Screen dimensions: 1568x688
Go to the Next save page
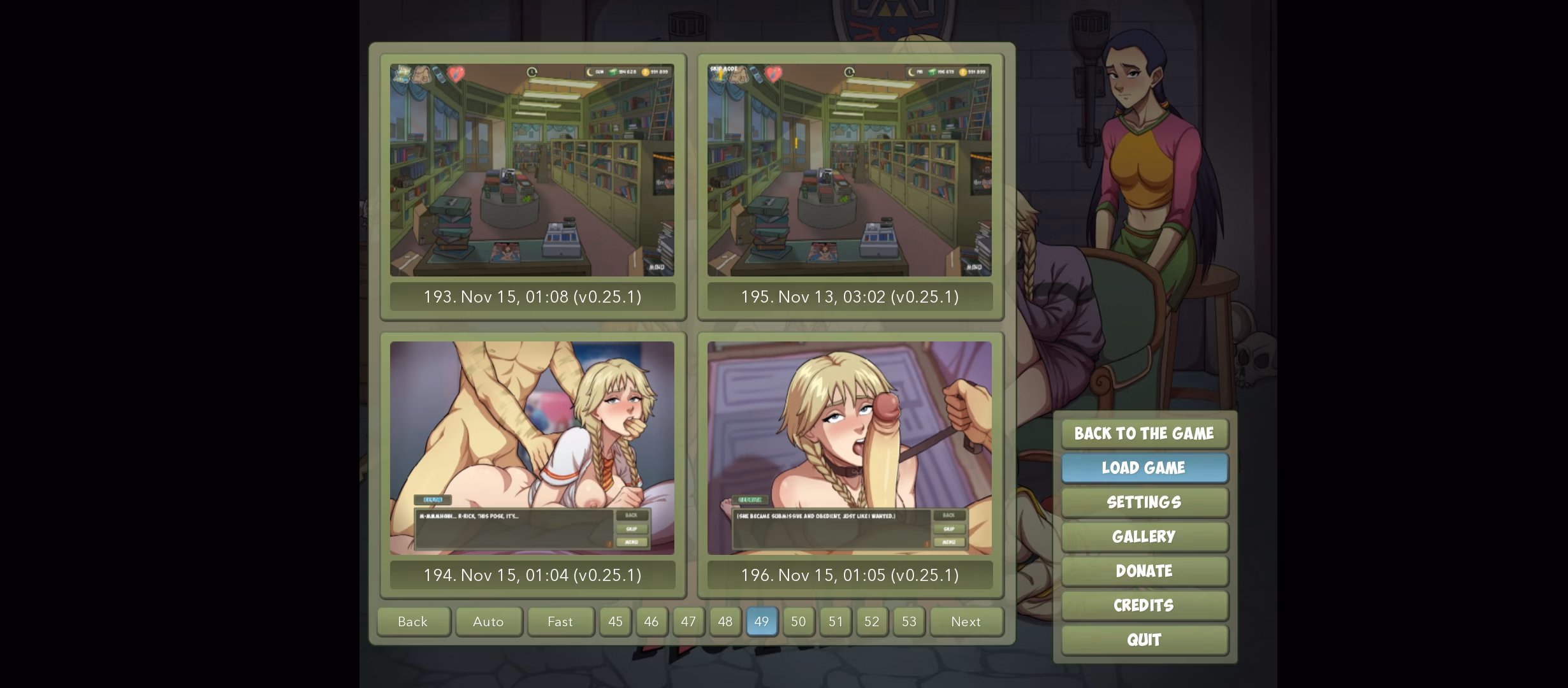966,622
